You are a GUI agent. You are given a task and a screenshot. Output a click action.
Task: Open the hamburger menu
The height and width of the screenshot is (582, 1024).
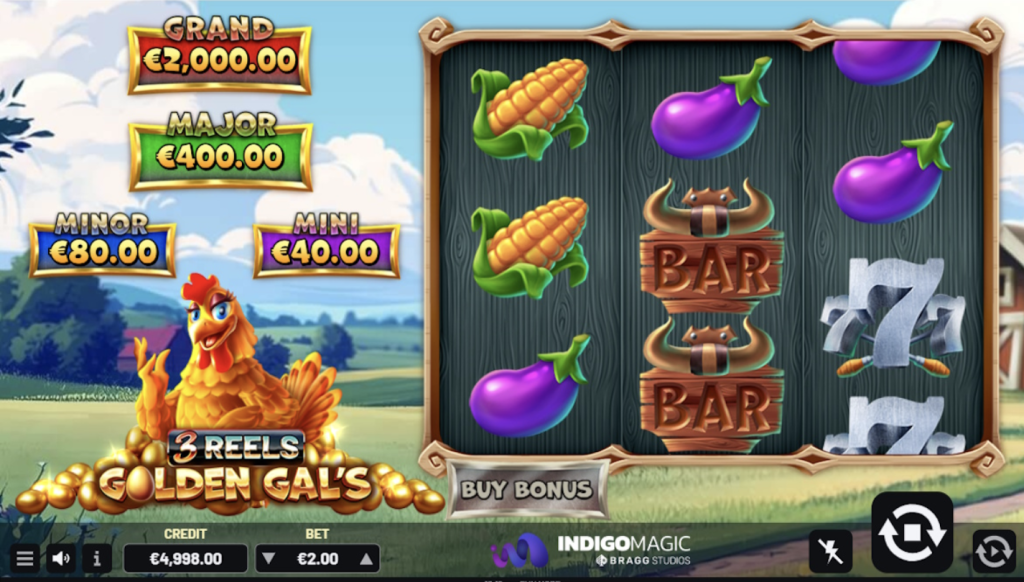pyautogui.click(x=25, y=558)
